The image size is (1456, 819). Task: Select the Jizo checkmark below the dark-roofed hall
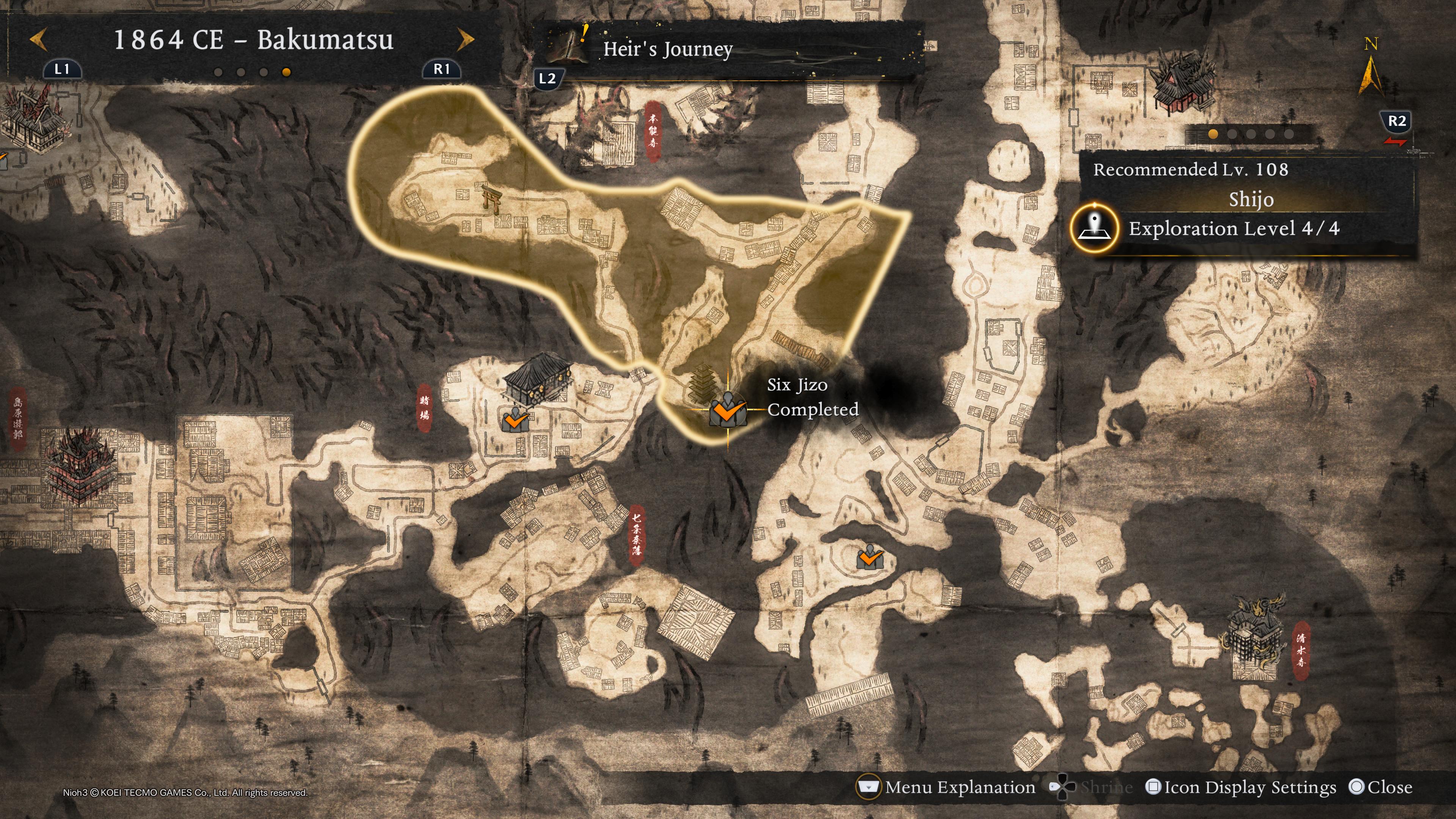coord(515,420)
